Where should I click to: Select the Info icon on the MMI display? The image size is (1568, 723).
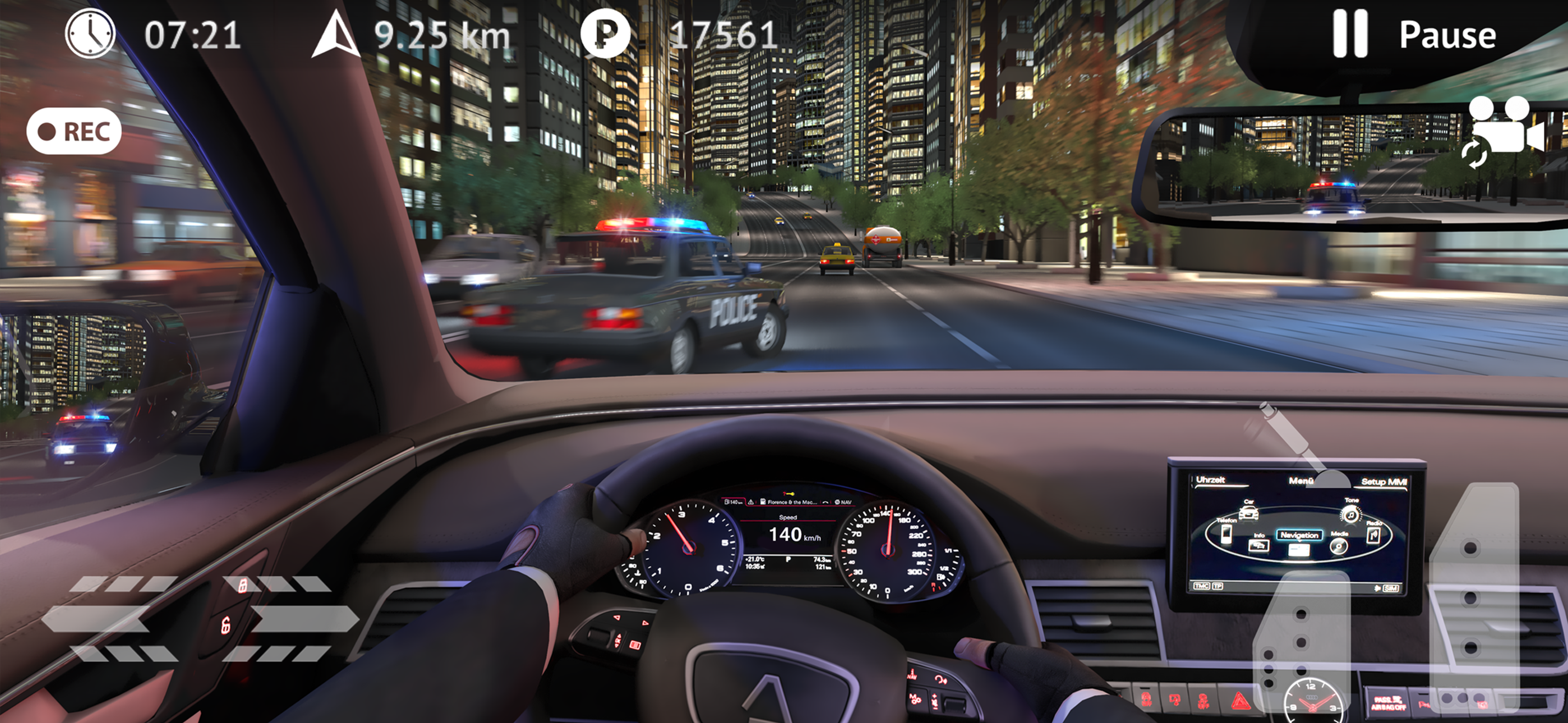coord(1259,547)
